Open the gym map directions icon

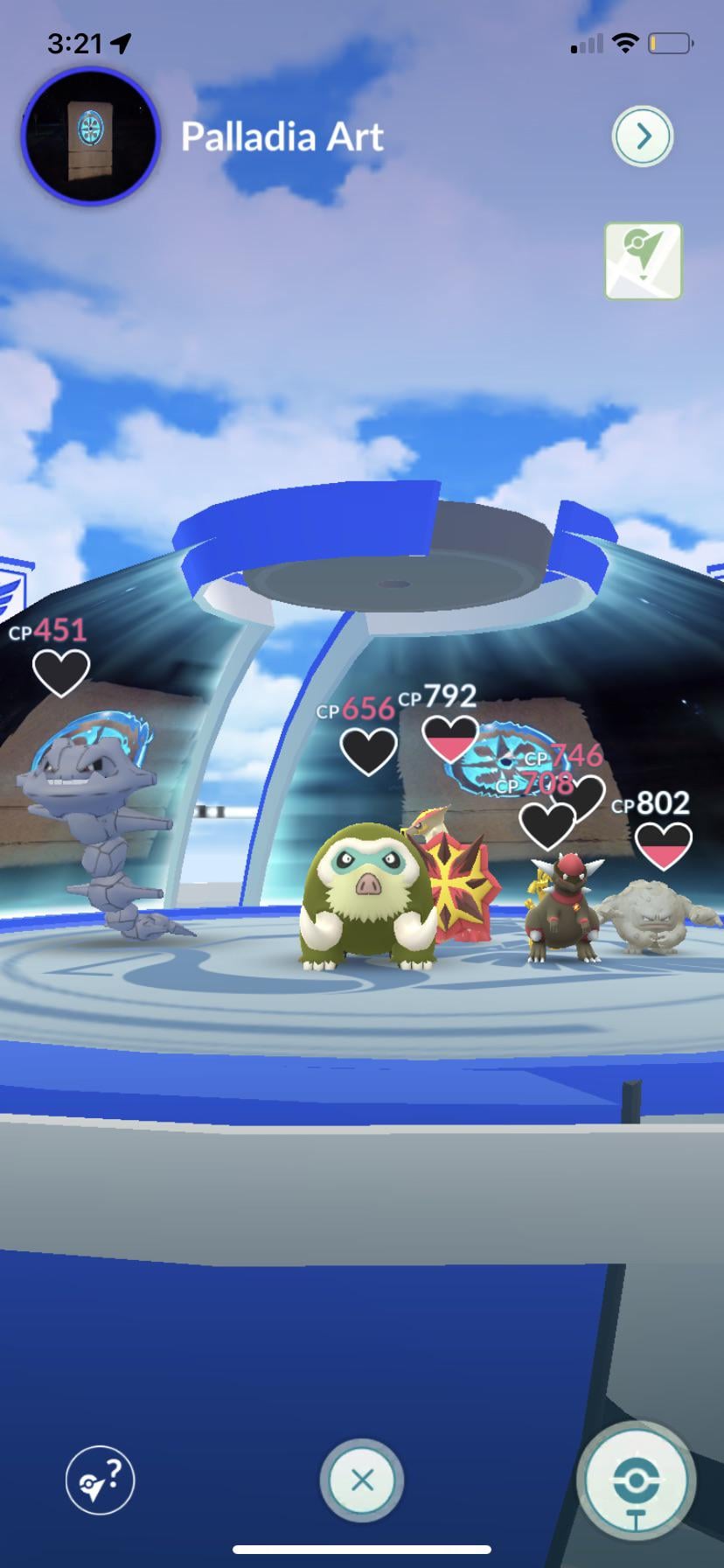643,262
